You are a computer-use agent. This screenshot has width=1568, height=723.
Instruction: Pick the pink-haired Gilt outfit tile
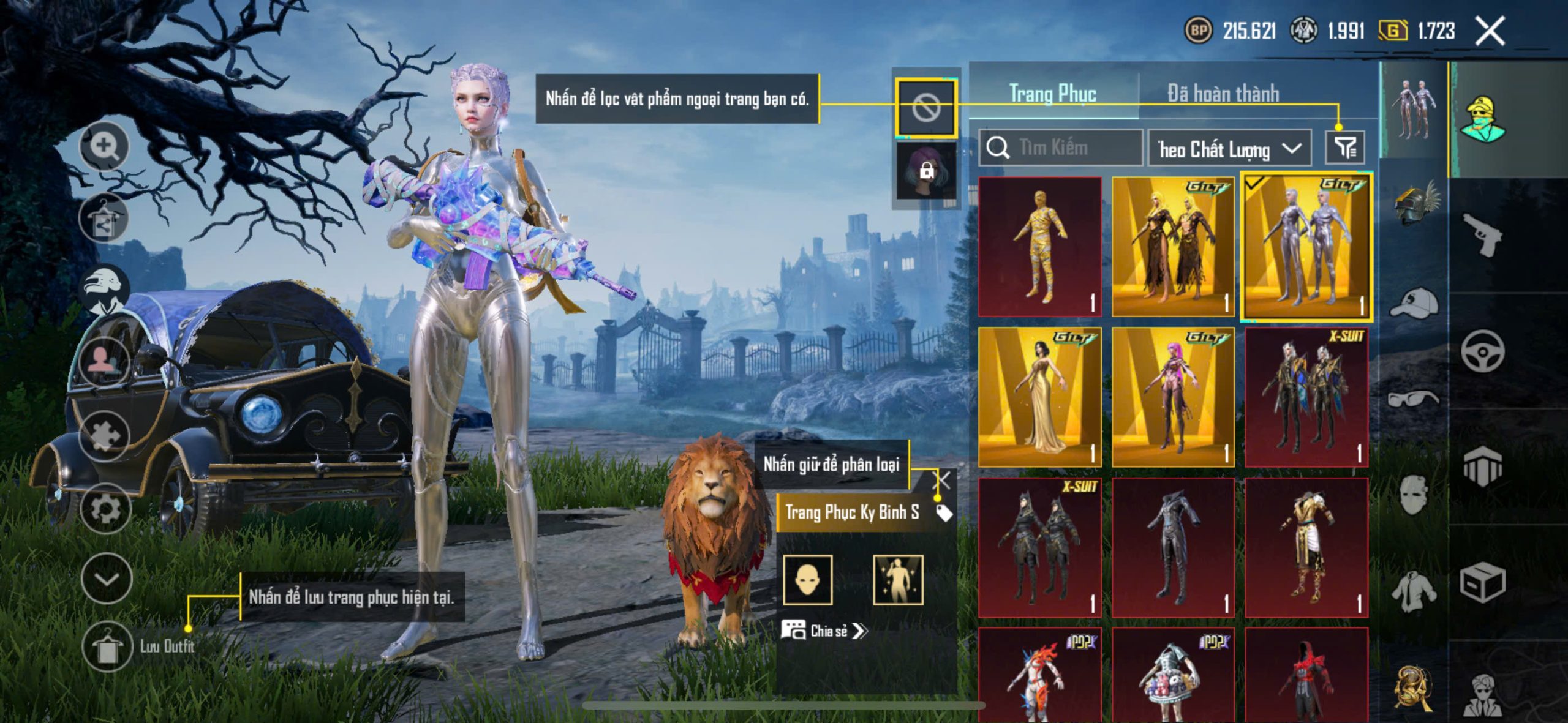pos(1172,397)
